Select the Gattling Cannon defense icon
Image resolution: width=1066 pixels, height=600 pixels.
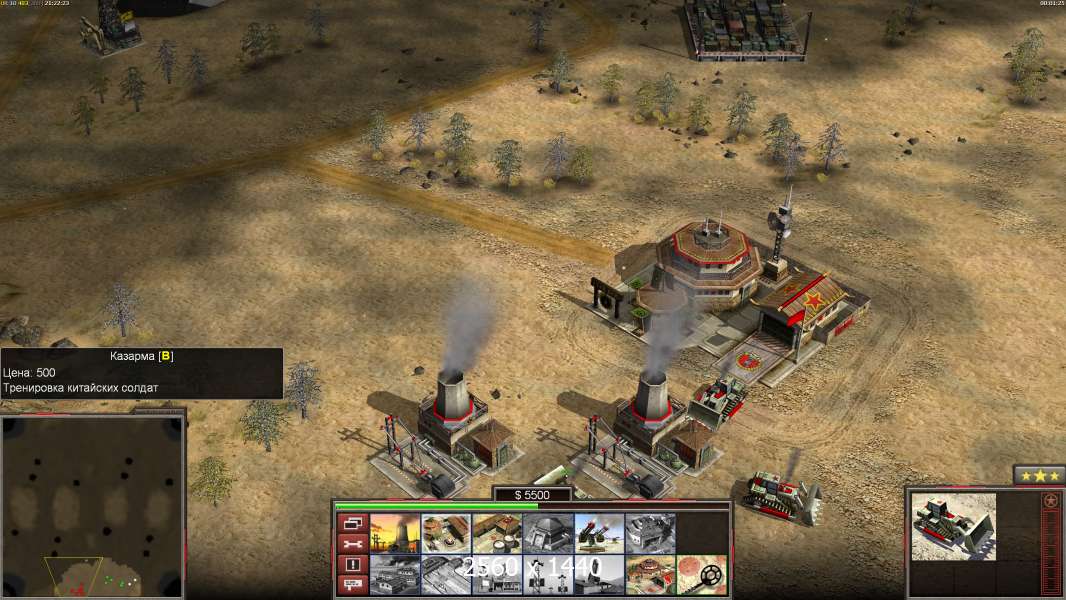point(598,532)
